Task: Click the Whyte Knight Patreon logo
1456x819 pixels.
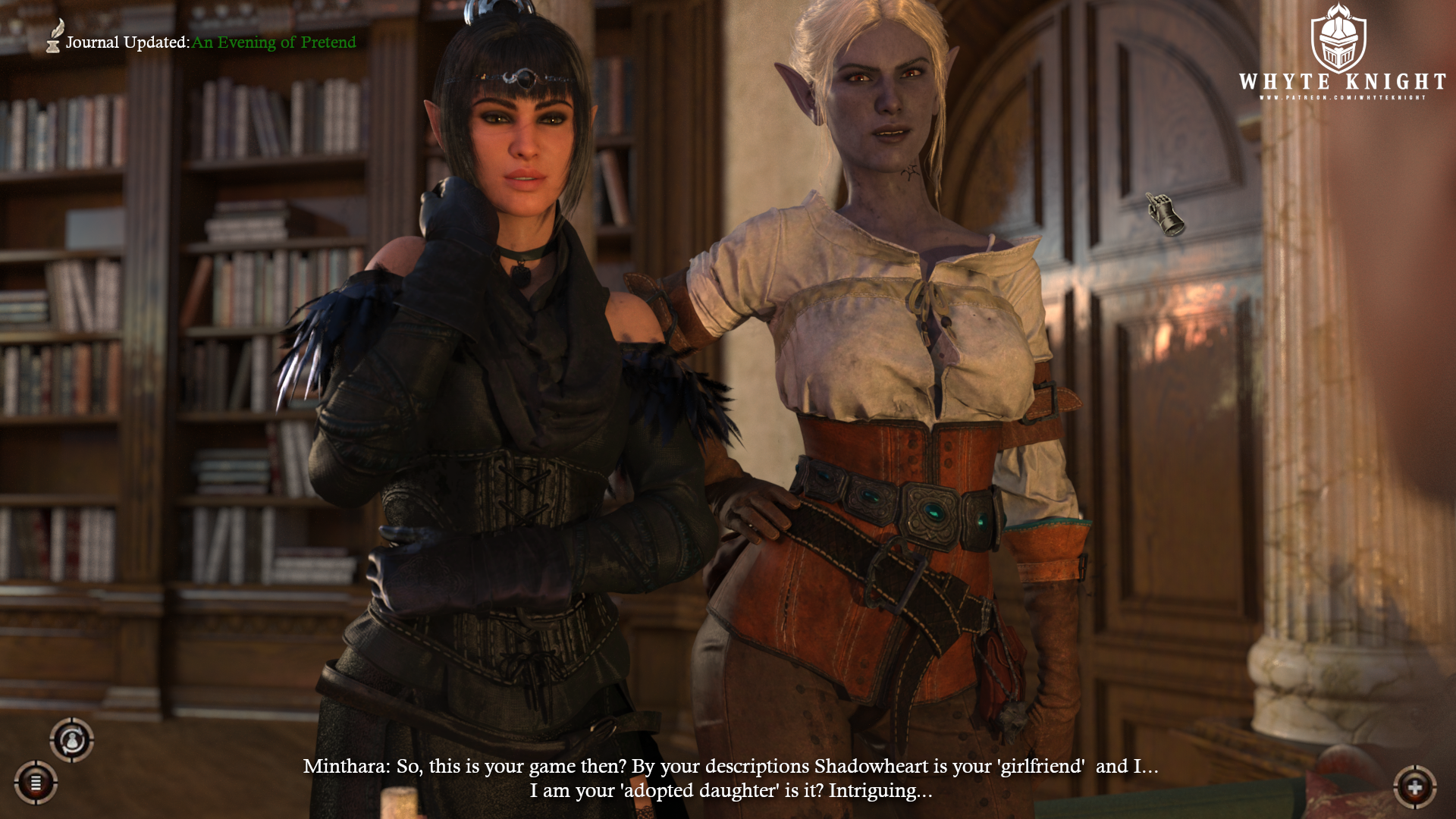Action: tap(1341, 54)
